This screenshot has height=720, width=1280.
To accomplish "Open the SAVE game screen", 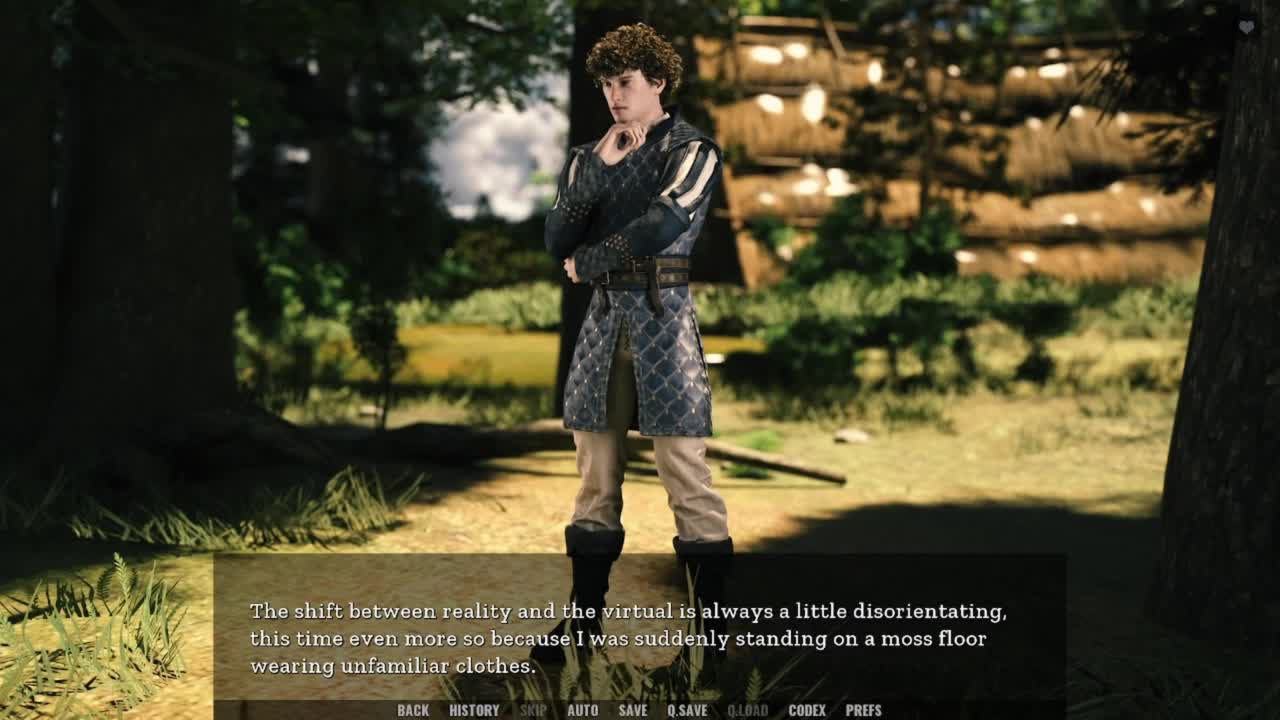I will click(632, 710).
